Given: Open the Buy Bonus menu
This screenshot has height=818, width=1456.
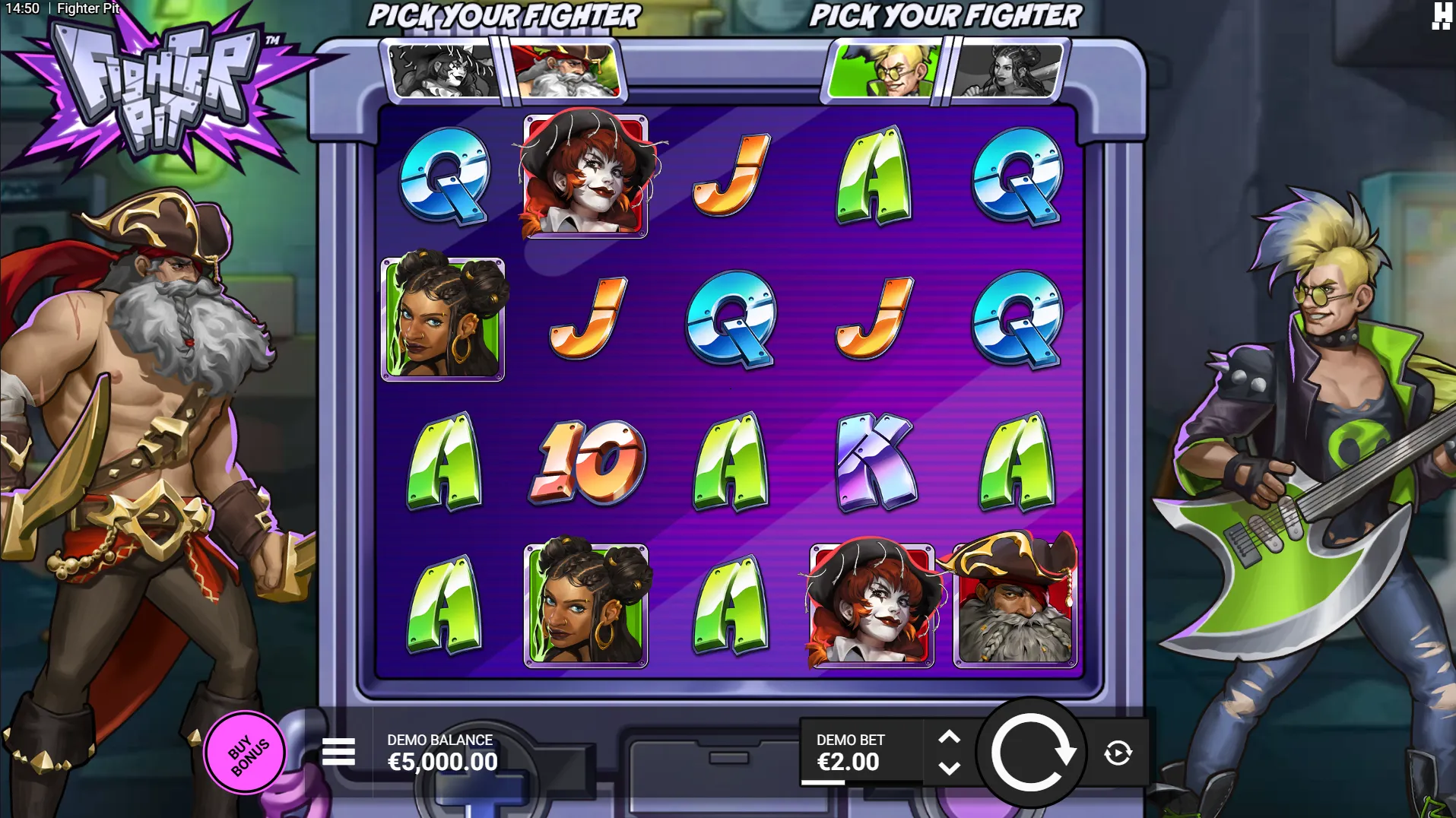Looking at the screenshot, I should click(x=245, y=753).
